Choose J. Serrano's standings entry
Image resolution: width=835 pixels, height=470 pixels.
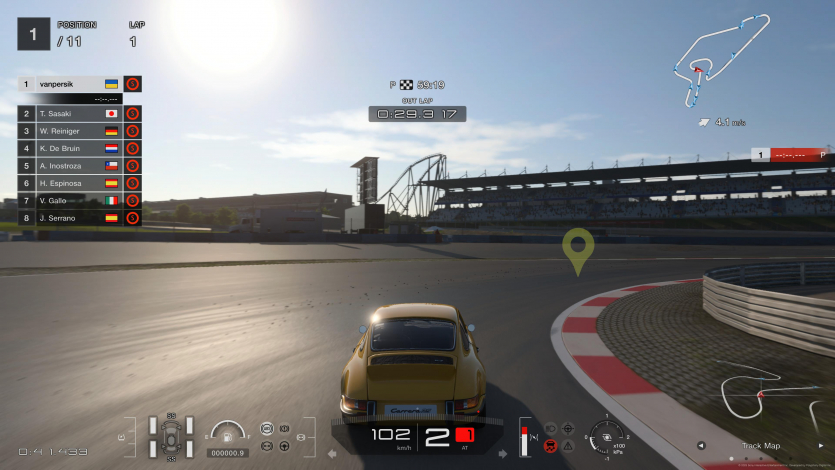[70, 217]
